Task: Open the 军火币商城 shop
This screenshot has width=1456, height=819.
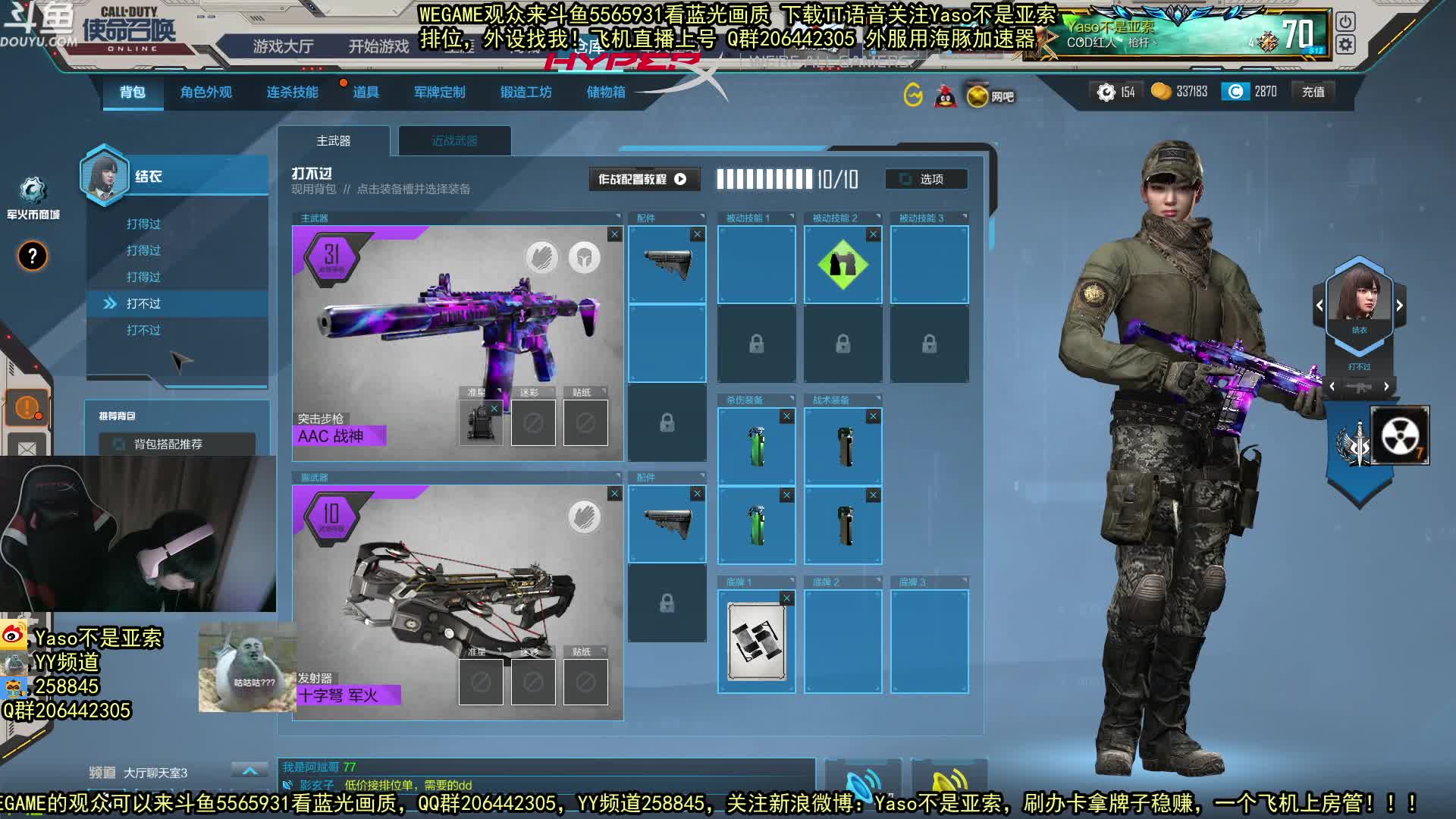Action: 33,197
